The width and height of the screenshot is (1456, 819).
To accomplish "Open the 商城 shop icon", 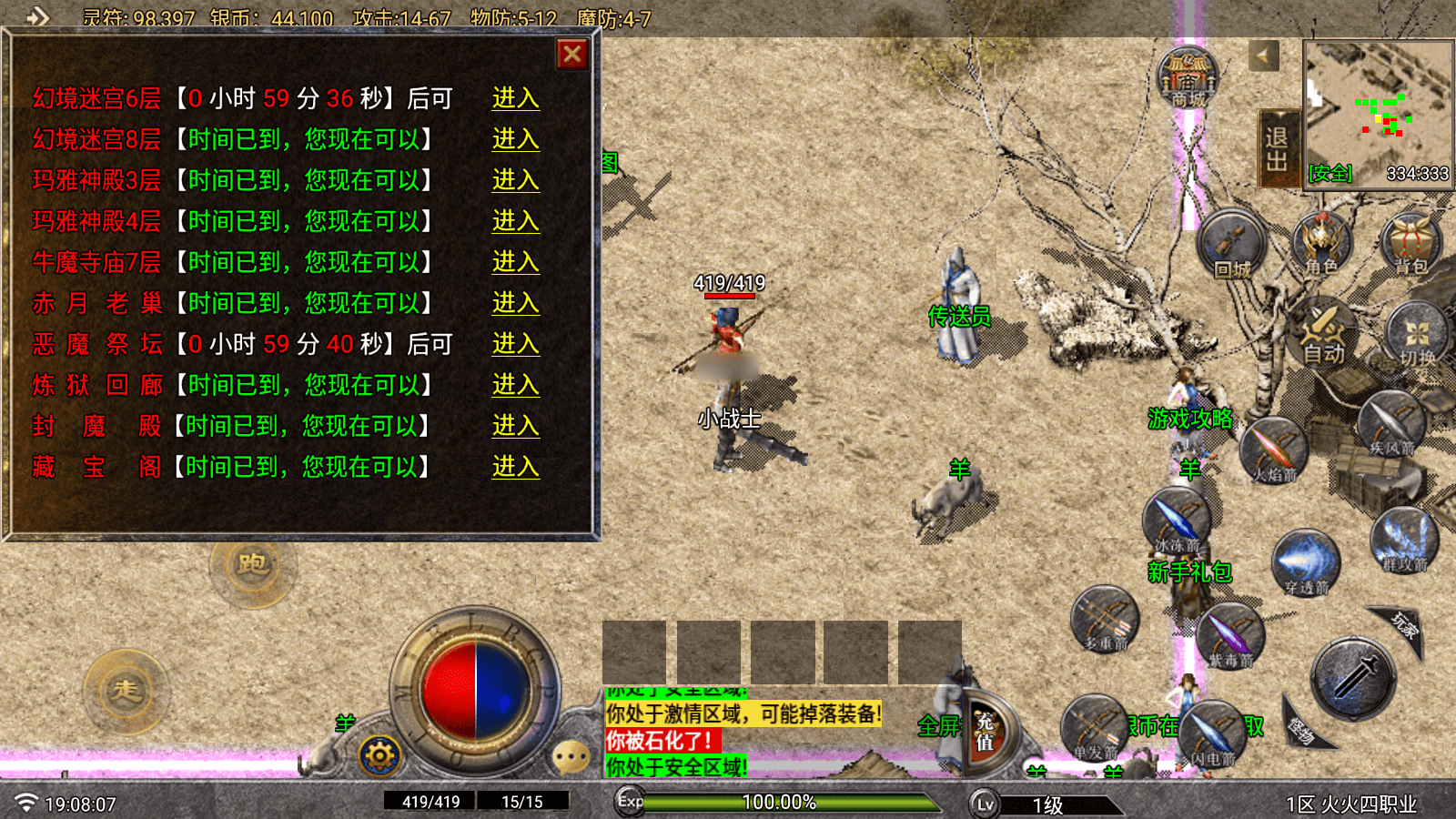I will point(1188,77).
